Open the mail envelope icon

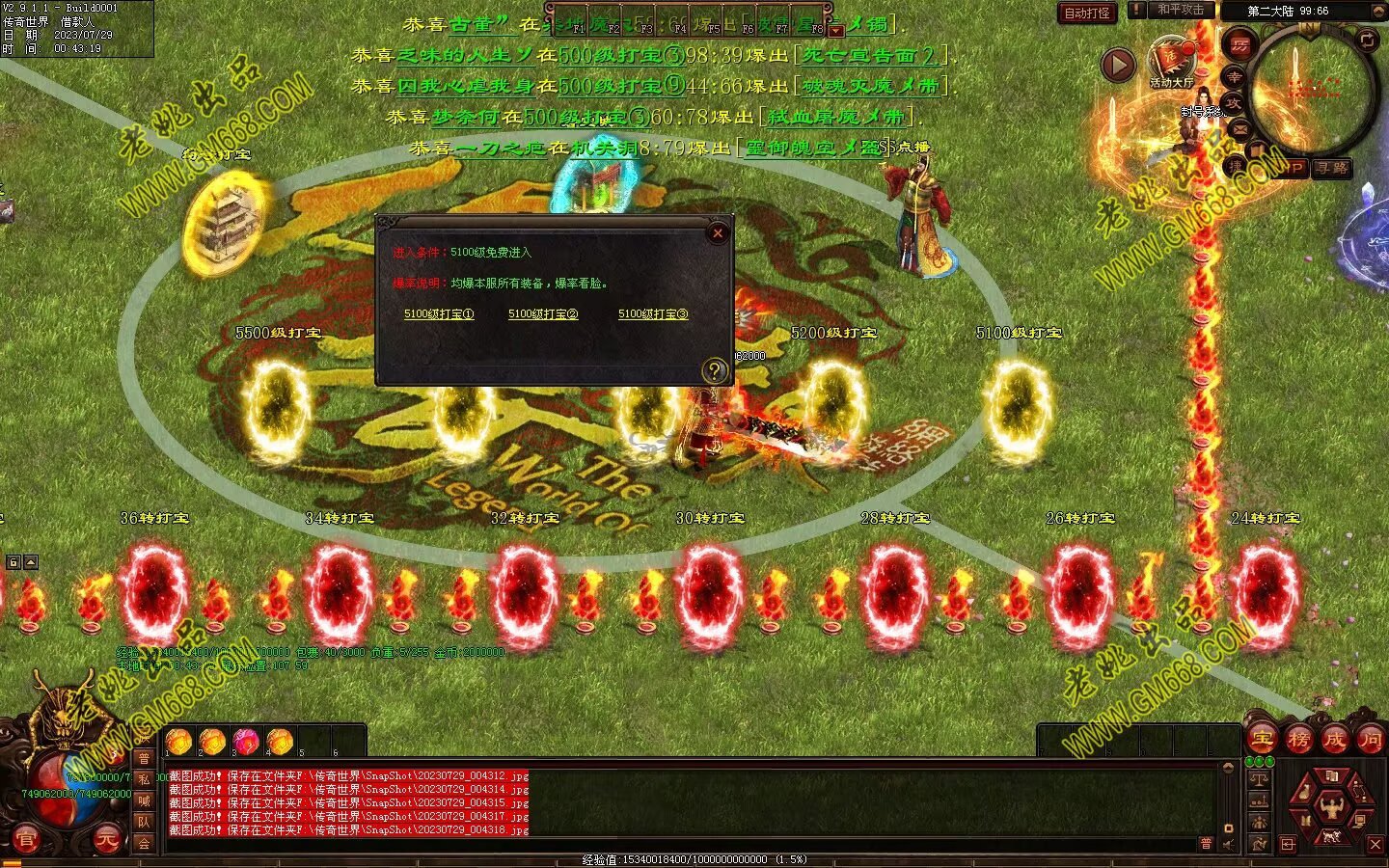pyautogui.click(x=1239, y=129)
